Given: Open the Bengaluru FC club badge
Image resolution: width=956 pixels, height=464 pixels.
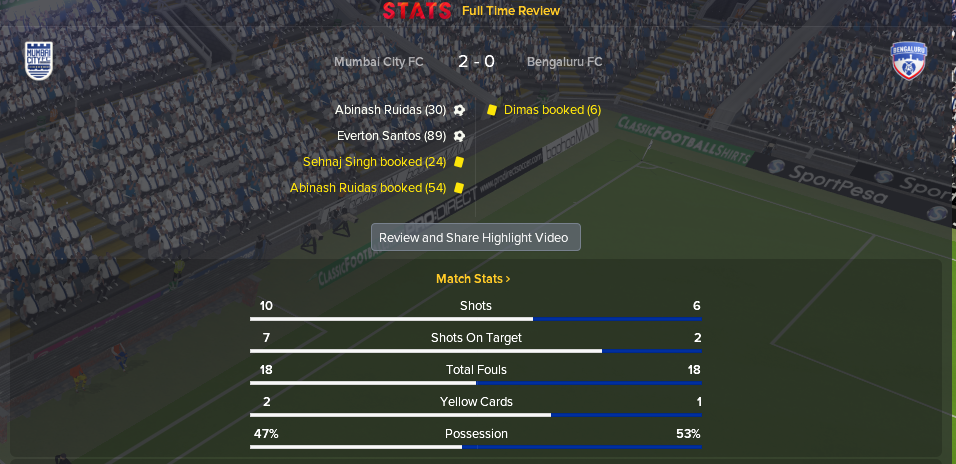Looking at the screenshot, I should click(x=910, y=61).
